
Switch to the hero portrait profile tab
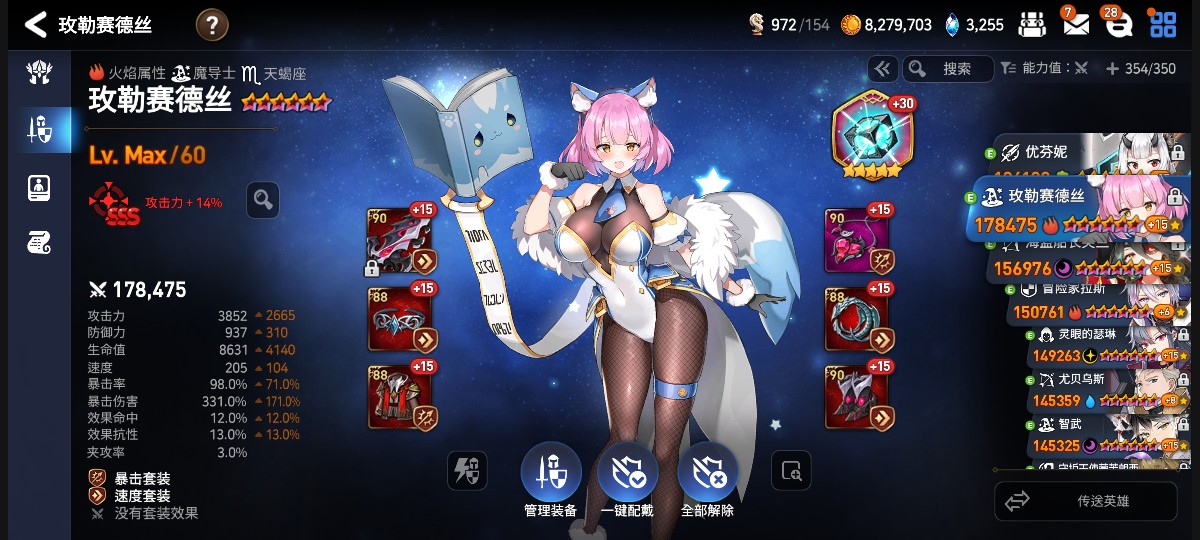click(x=38, y=185)
